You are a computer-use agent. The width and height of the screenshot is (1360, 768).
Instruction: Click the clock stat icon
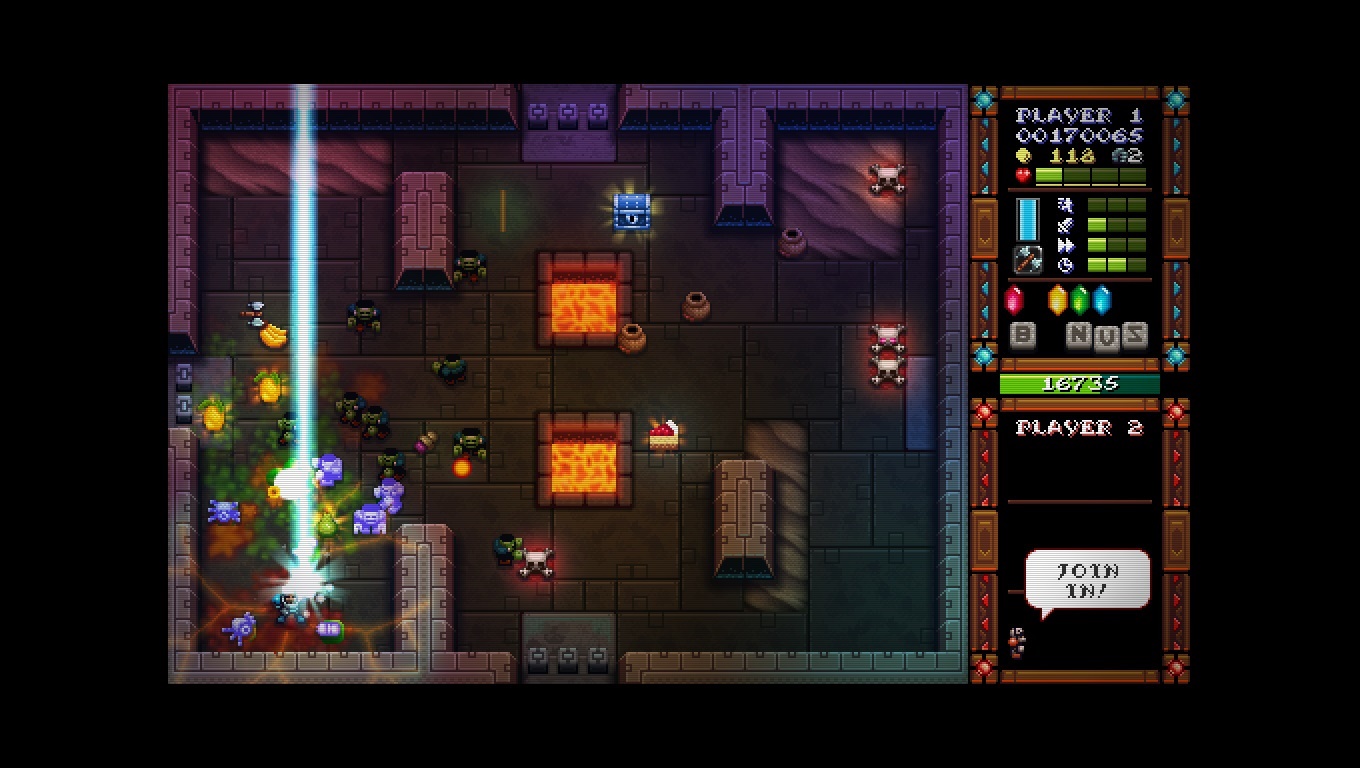coord(1065,265)
